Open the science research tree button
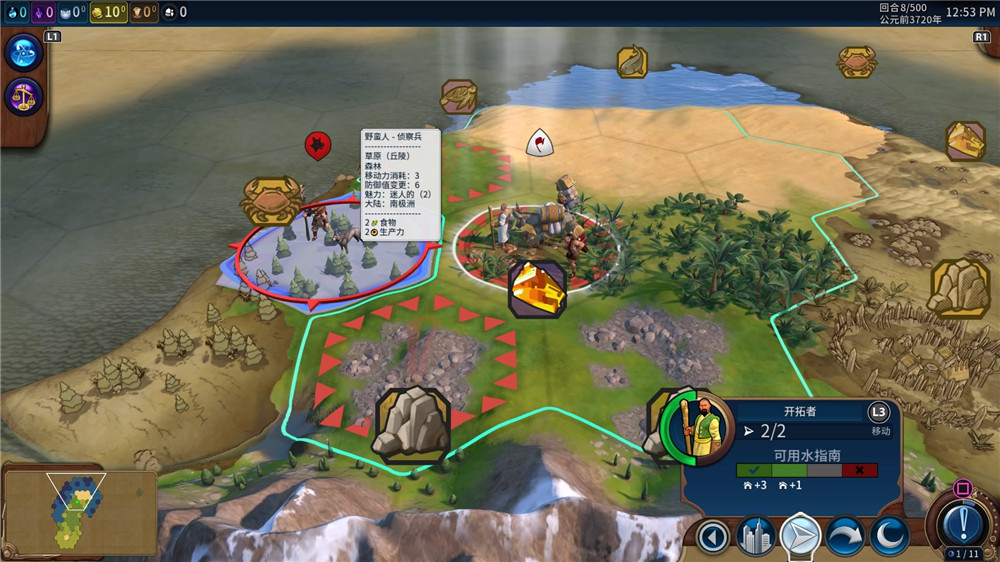The width and height of the screenshot is (1000, 562). pyautogui.click(x=21, y=53)
